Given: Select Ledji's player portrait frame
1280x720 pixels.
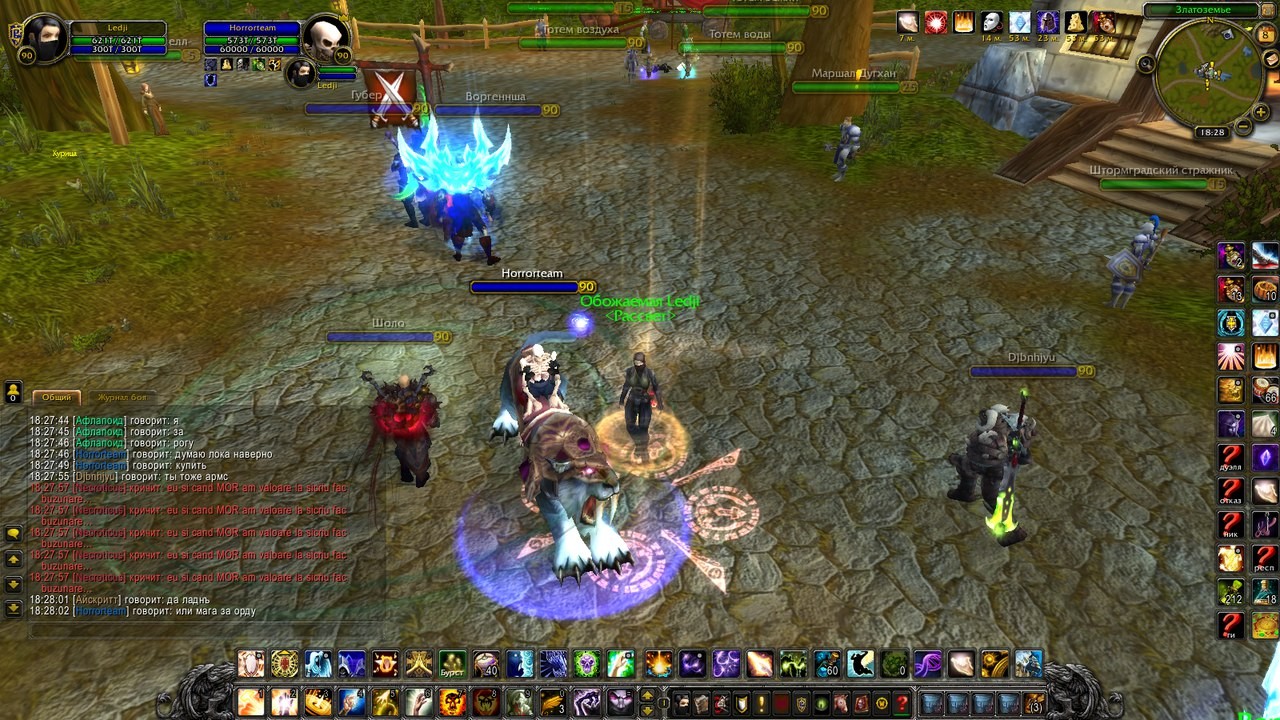Looking at the screenshot, I should [x=45, y=40].
